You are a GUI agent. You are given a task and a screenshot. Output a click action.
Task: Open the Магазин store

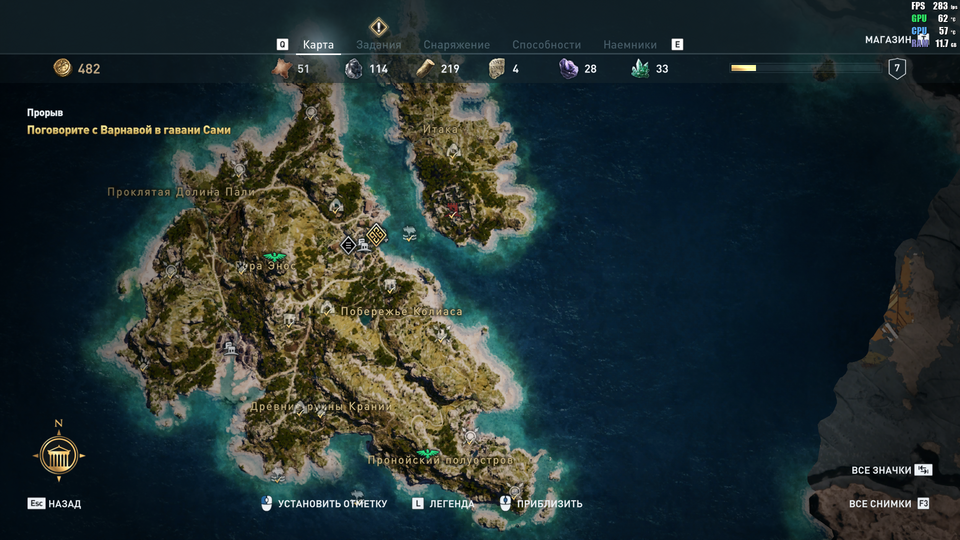click(x=888, y=40)
